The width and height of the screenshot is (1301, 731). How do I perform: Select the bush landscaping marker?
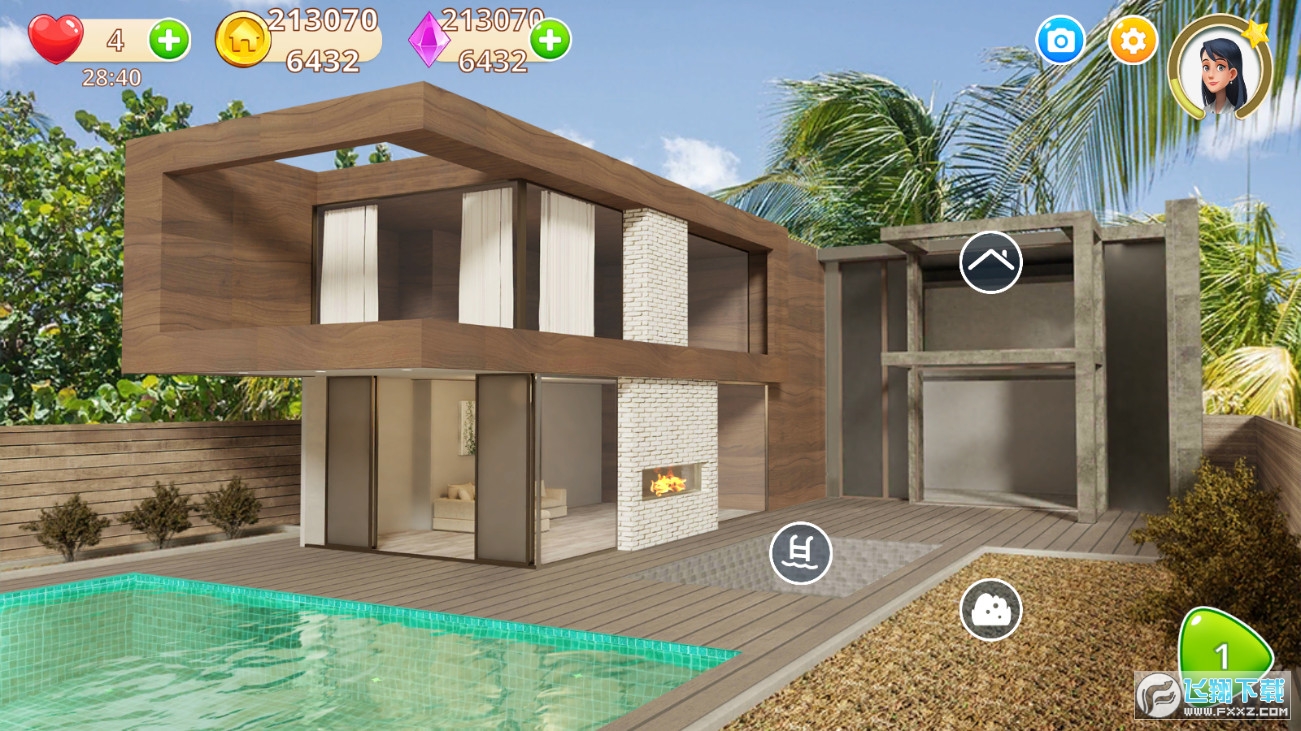tap(990, 609)
